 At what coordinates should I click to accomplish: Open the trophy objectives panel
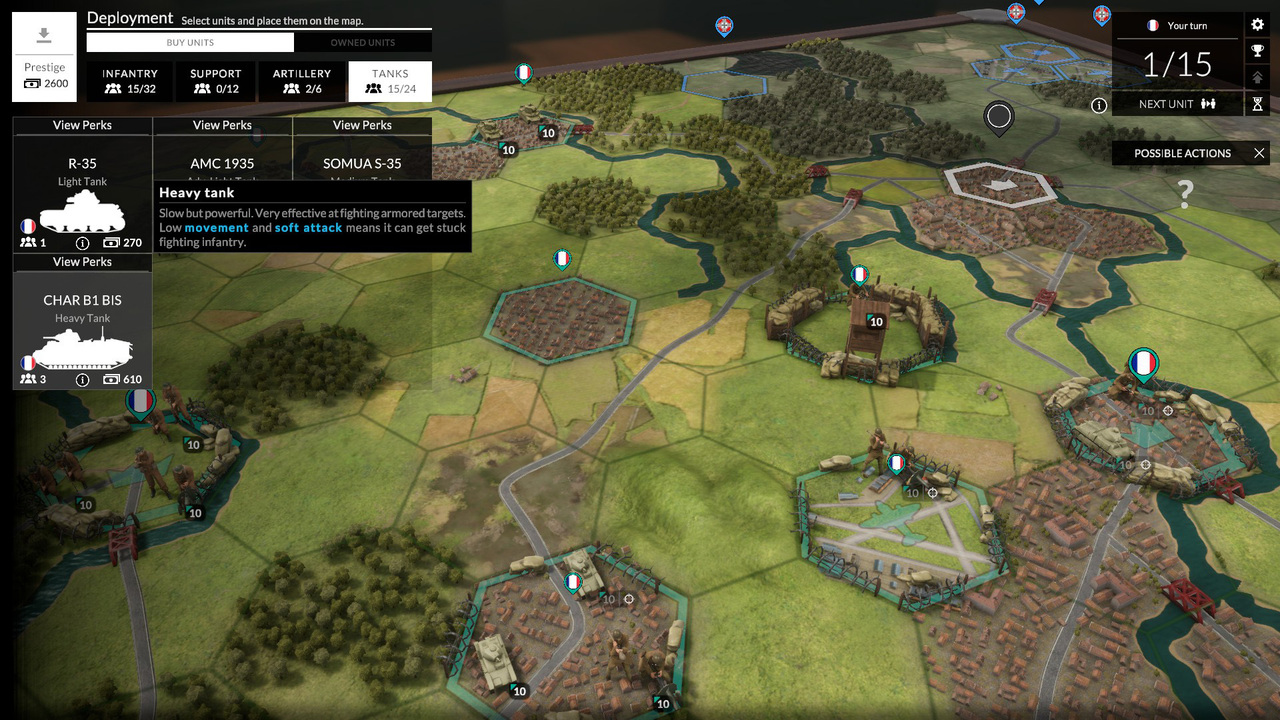1258,51
